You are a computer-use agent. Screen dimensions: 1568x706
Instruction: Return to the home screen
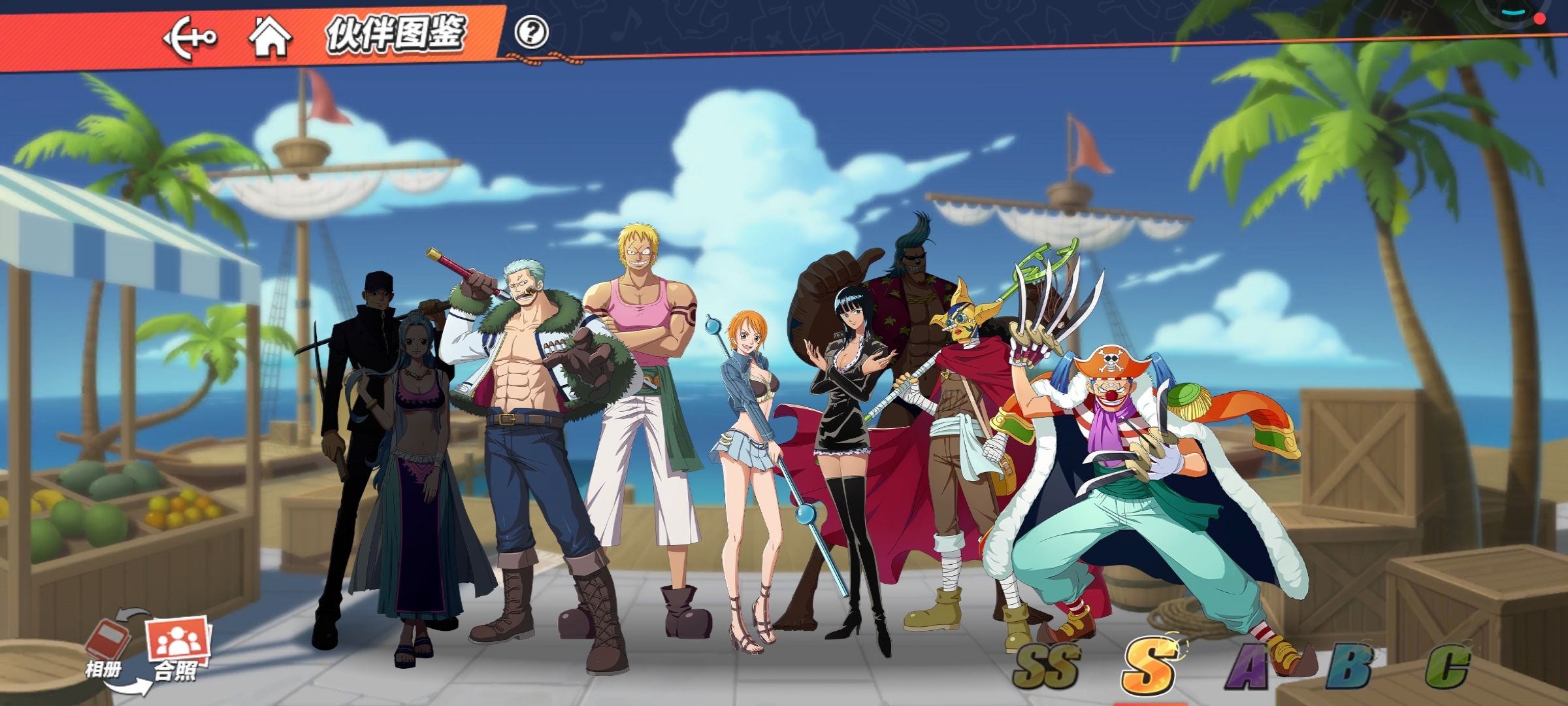click(270, 37)
